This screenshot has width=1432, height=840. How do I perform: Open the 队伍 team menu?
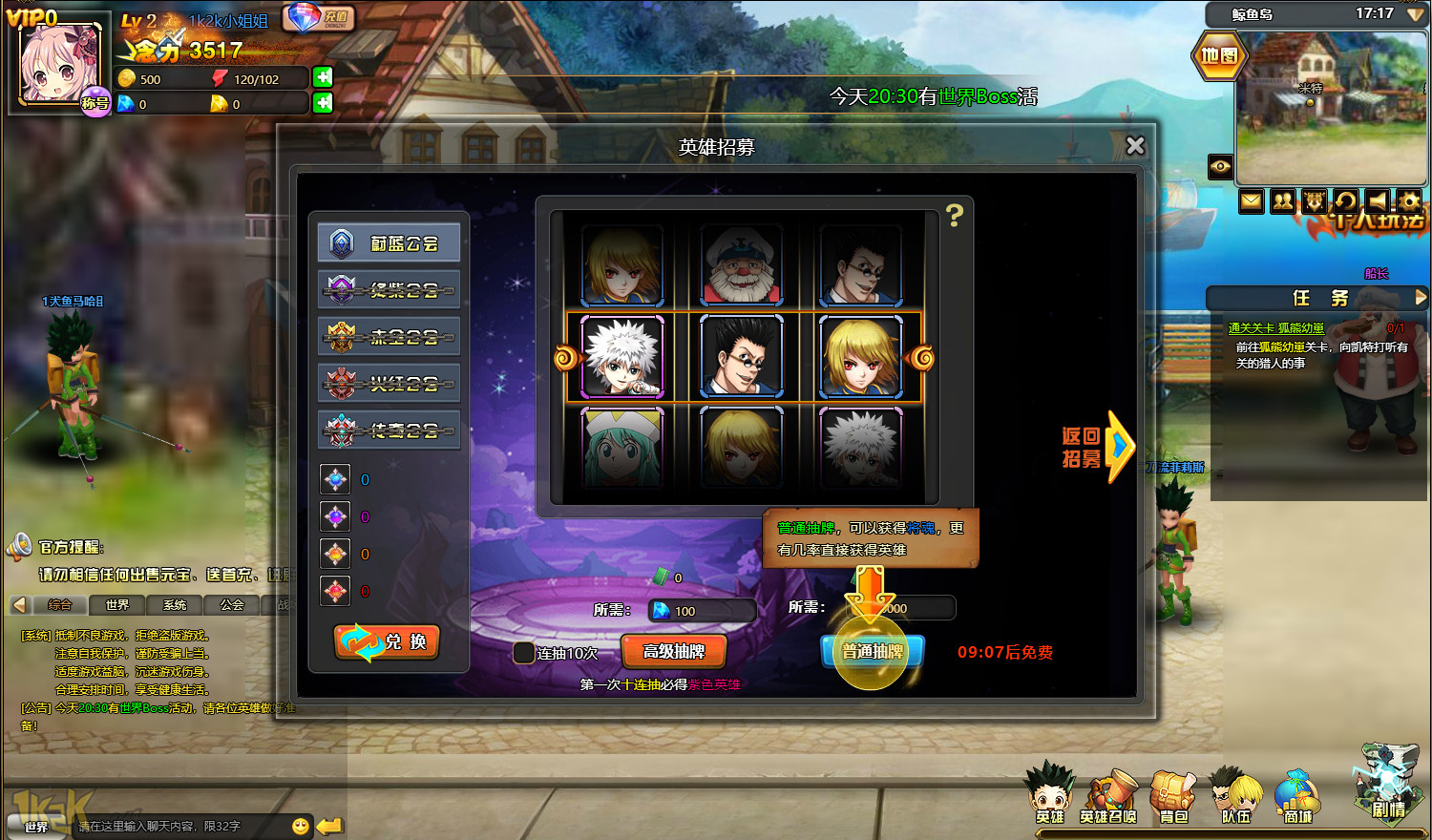pos(1235,798)
